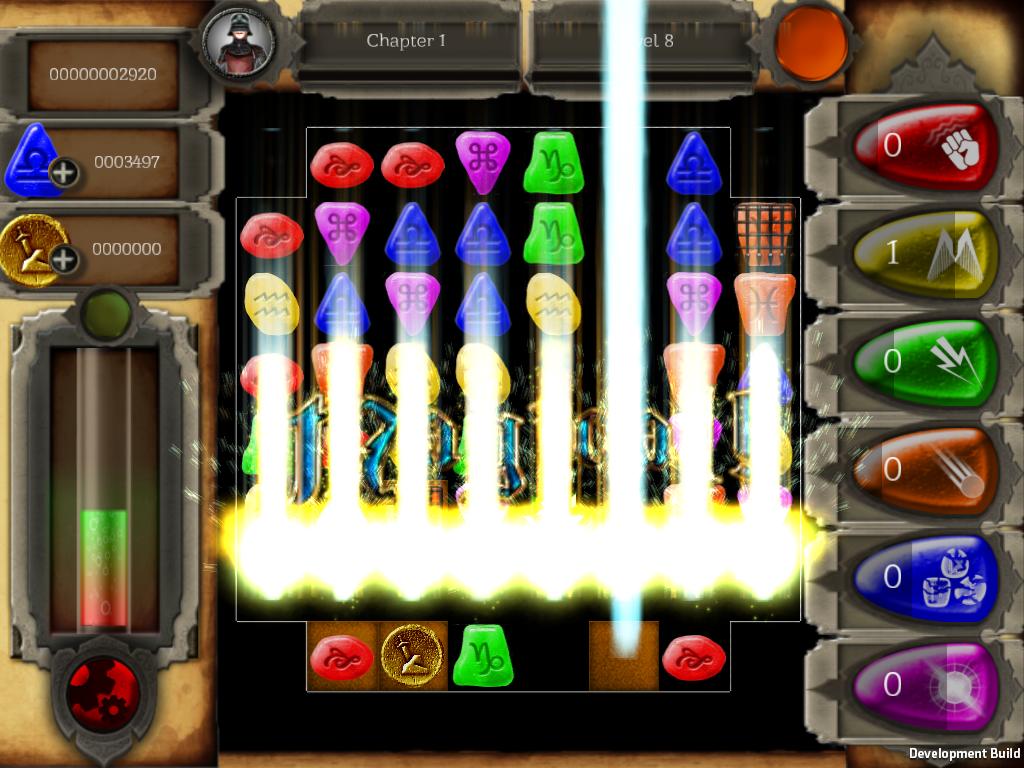Open the hooded character portrait
Viewport: 1024px width, 768px height.
click(x=239, y=42)
